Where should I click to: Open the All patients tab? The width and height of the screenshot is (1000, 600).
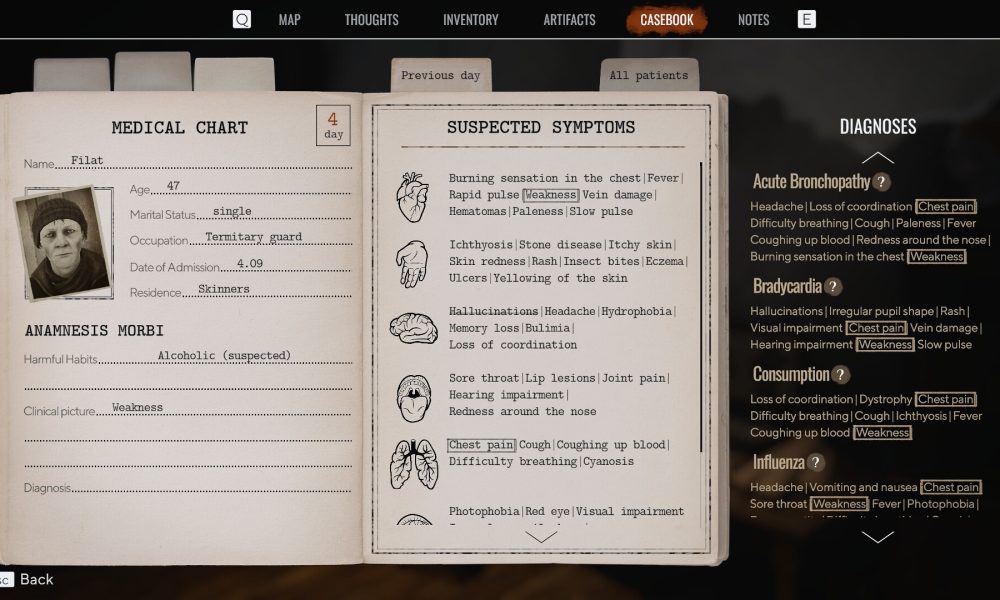648,75
